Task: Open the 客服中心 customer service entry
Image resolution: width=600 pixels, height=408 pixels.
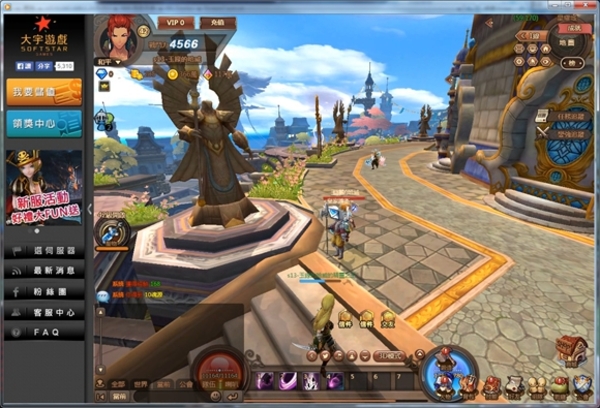Action: point(44,312)
